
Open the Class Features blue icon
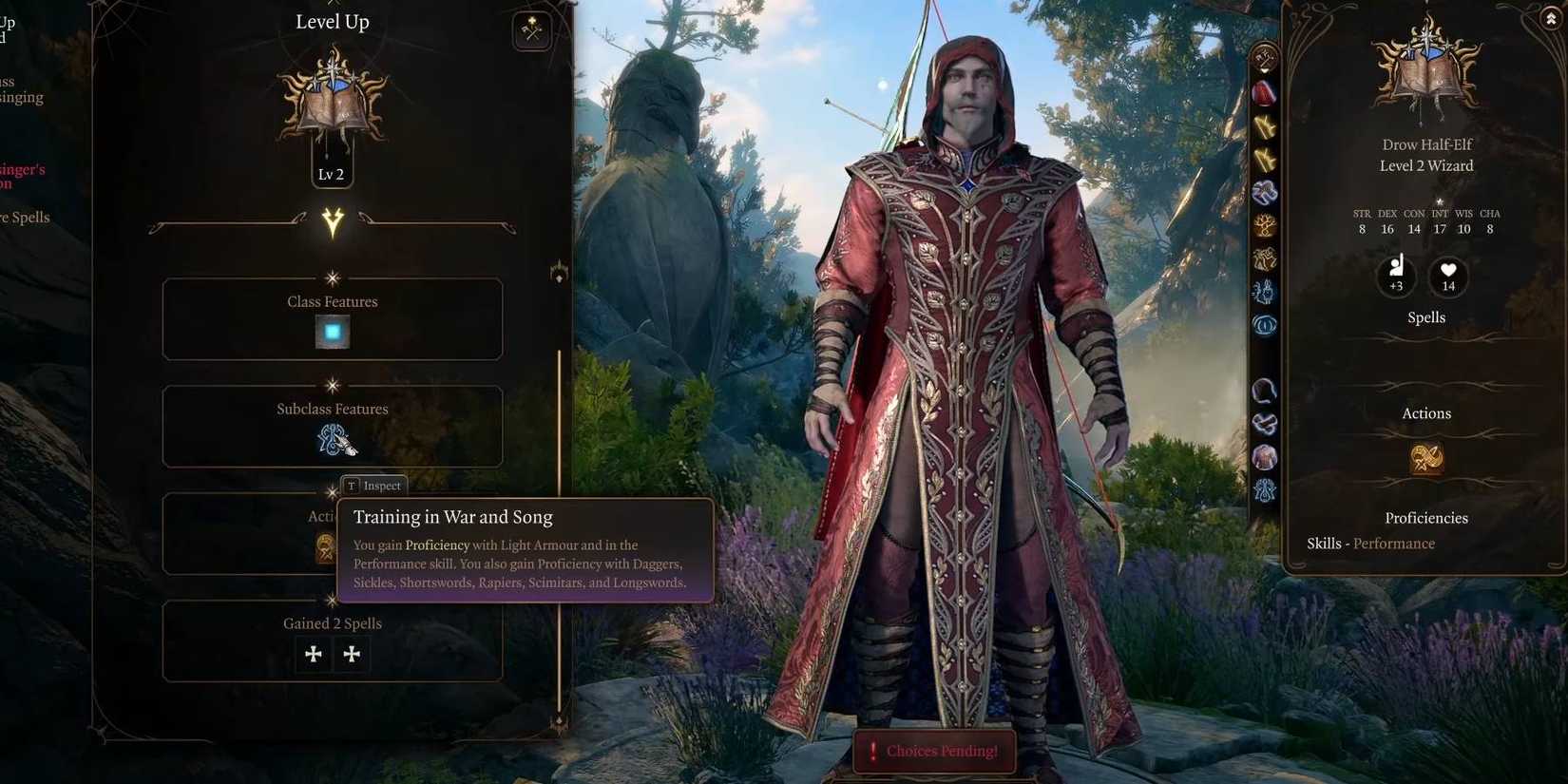pyautogui.click(x=332, y=333)
